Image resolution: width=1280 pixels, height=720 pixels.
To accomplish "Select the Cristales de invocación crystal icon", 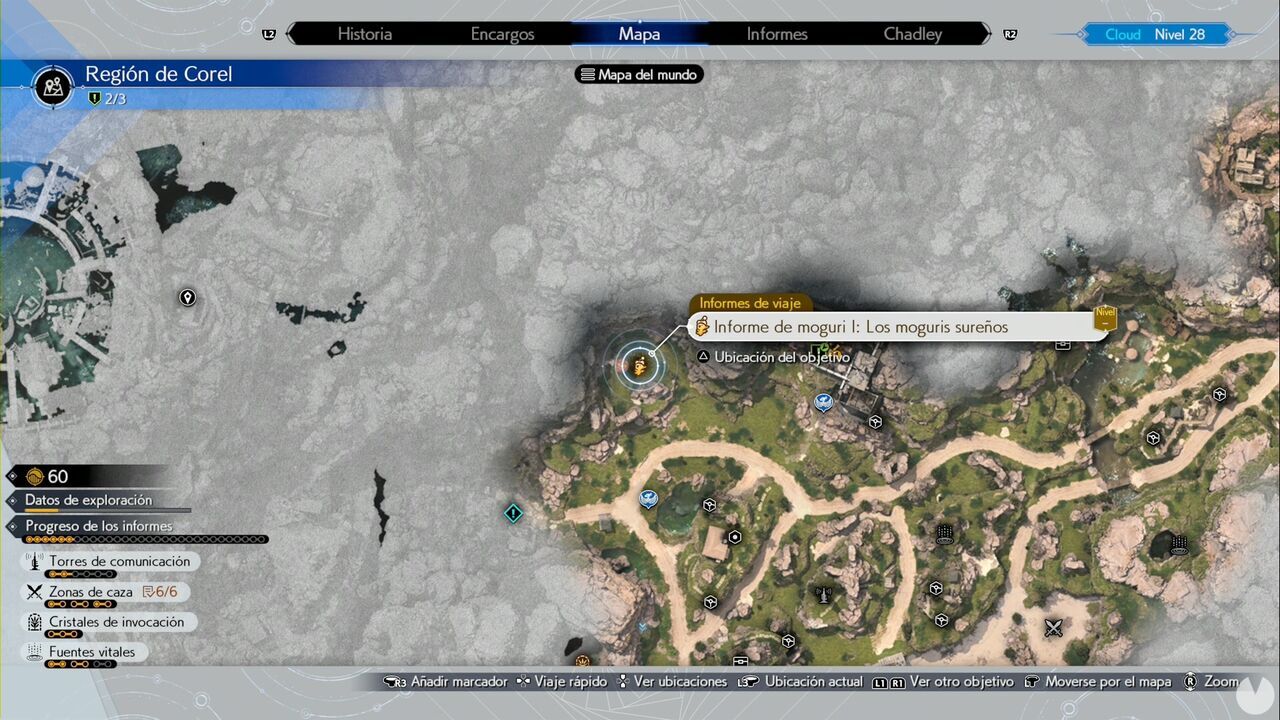I will click(x=33, y=621).
